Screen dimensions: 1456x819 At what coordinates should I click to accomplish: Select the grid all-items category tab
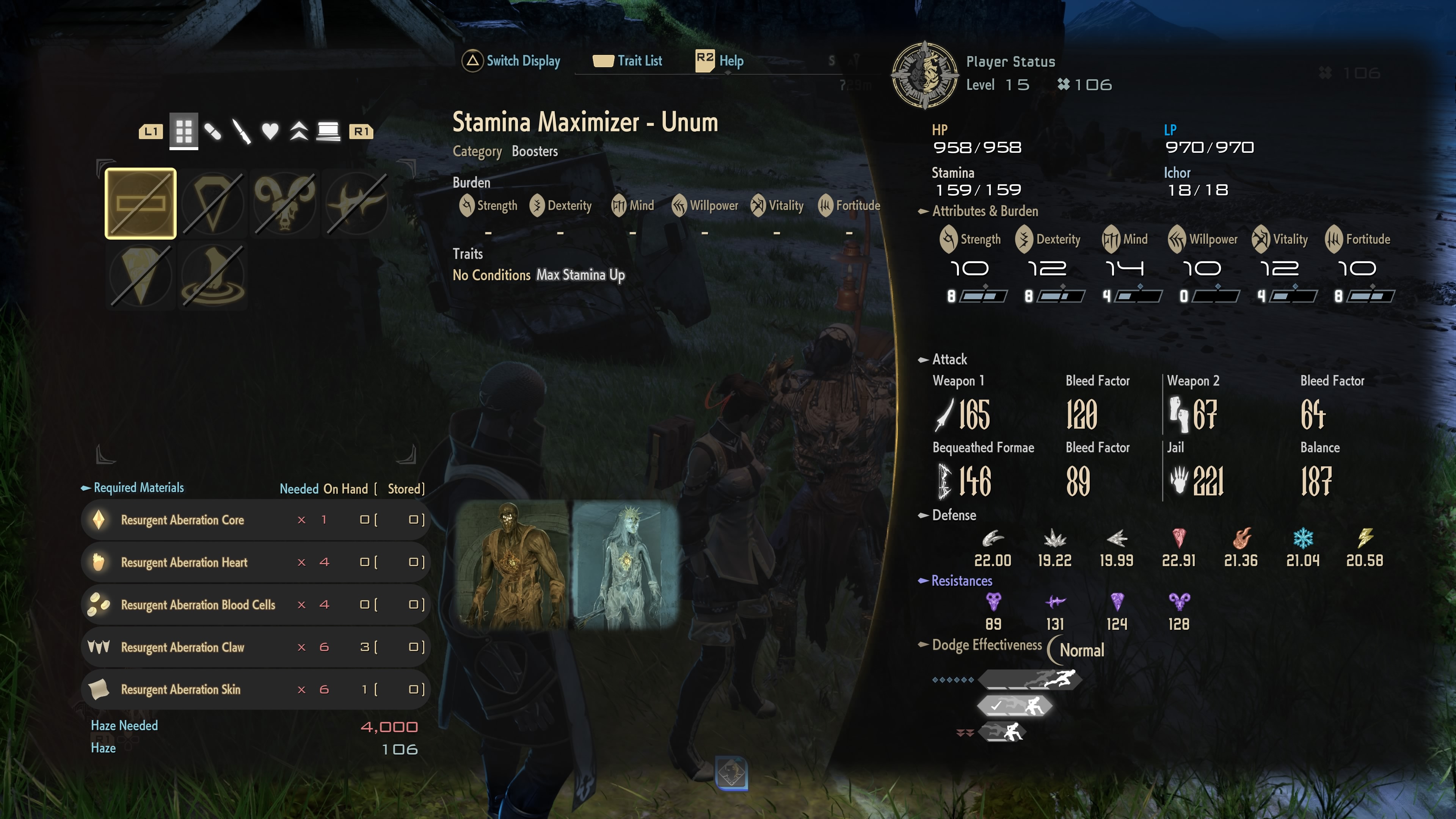(184, 132)
